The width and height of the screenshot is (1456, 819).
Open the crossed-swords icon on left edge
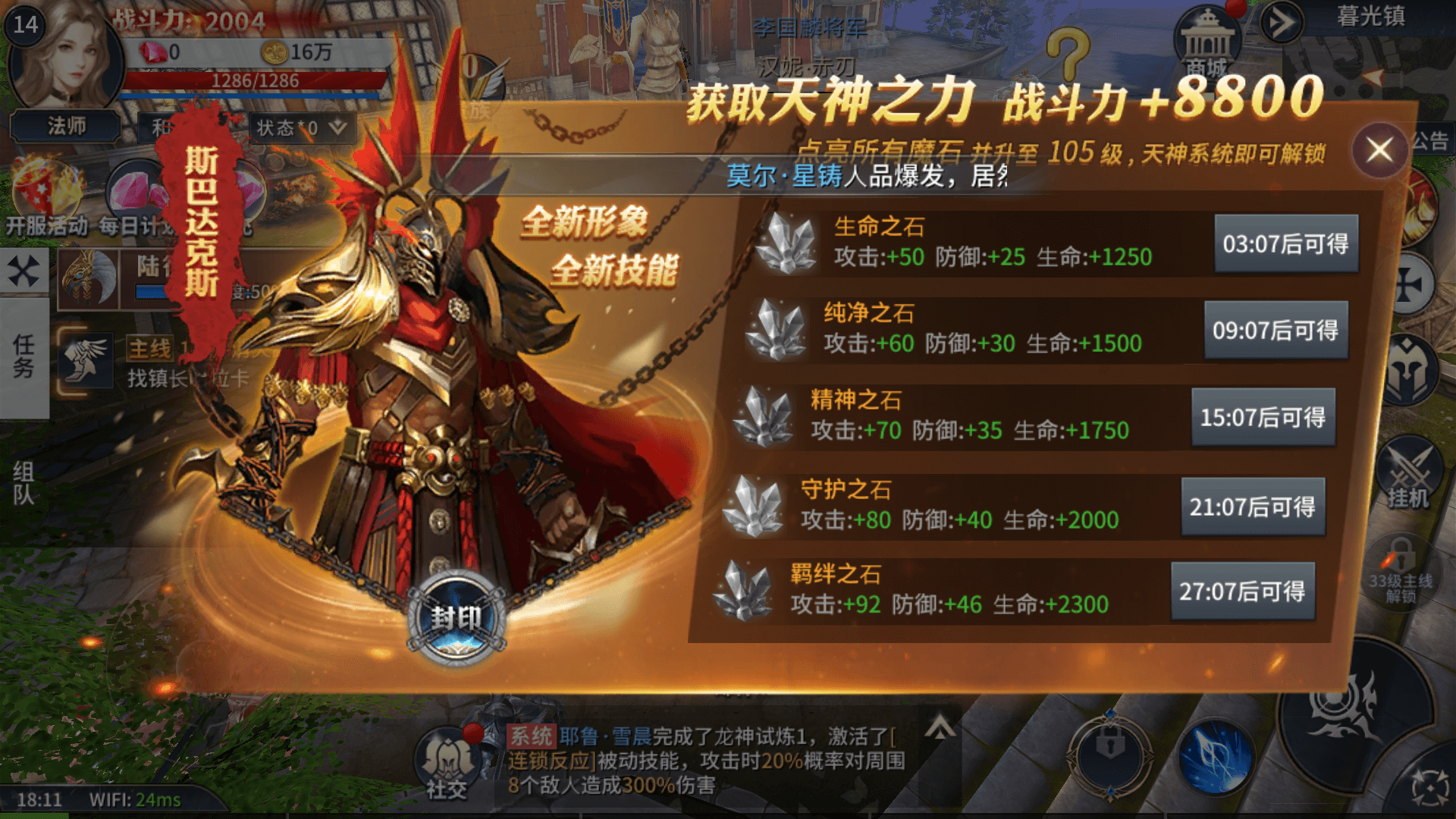pyautogui.click(x=24, y=271)
